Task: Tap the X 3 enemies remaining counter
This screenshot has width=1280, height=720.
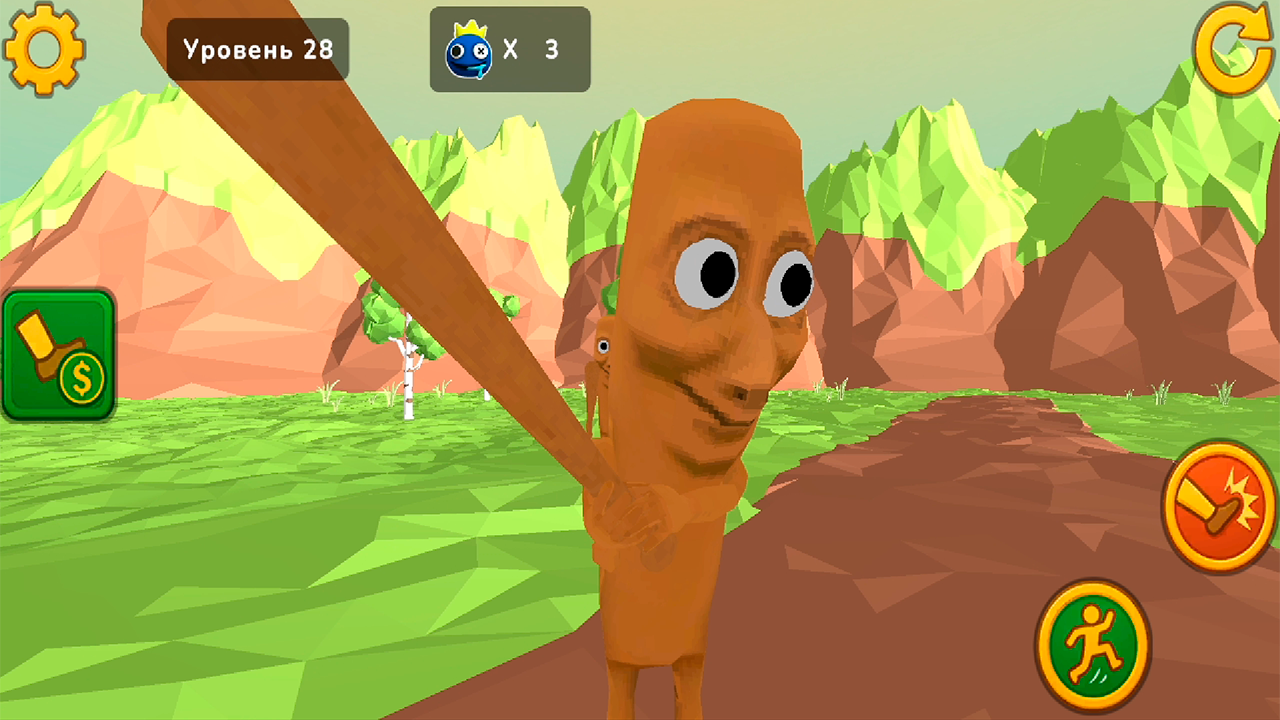Action: pyautogui.click(x=530, y=48)
